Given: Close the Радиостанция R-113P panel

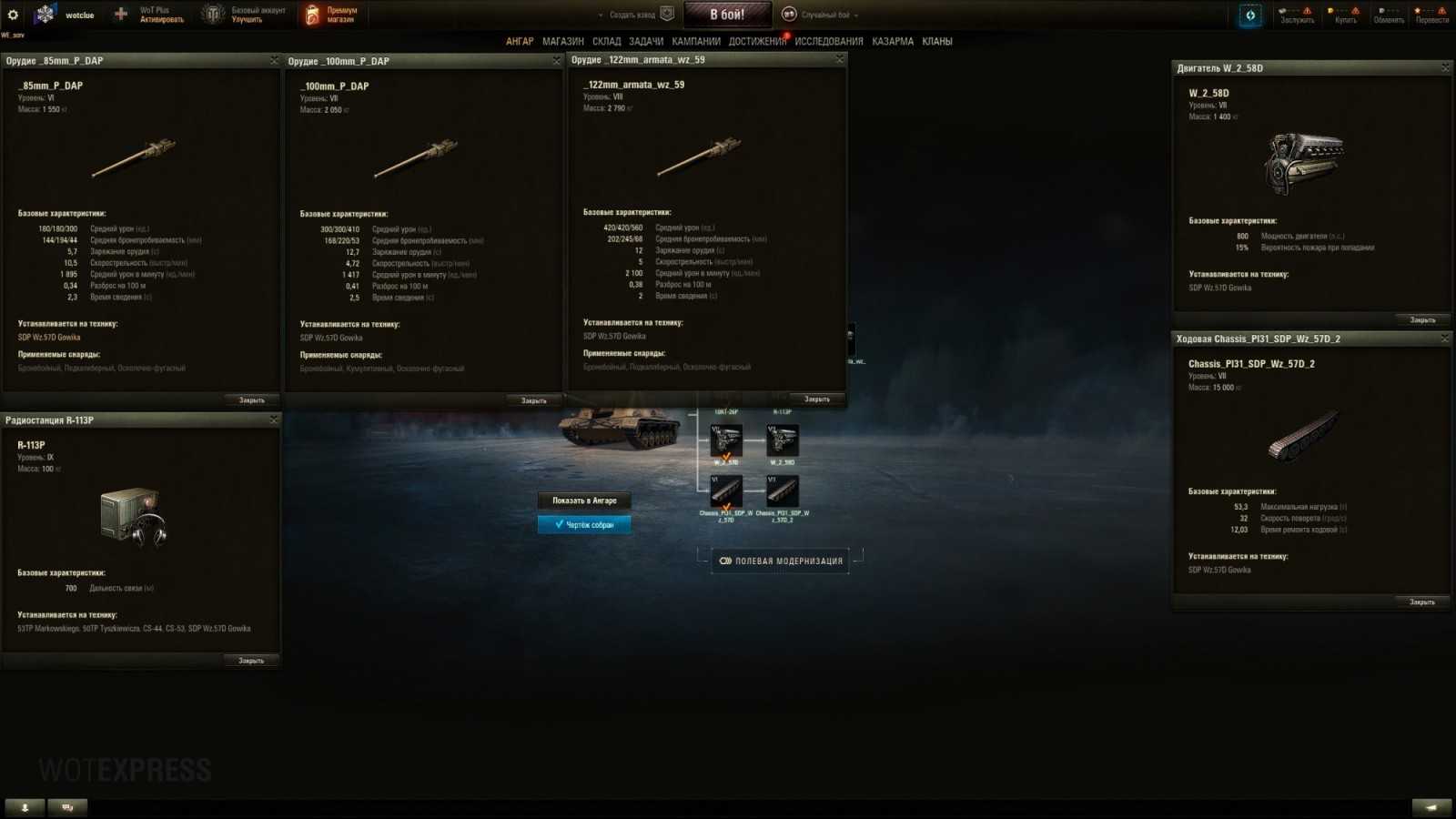Looking at the screenshot, I should pos(275,420).
